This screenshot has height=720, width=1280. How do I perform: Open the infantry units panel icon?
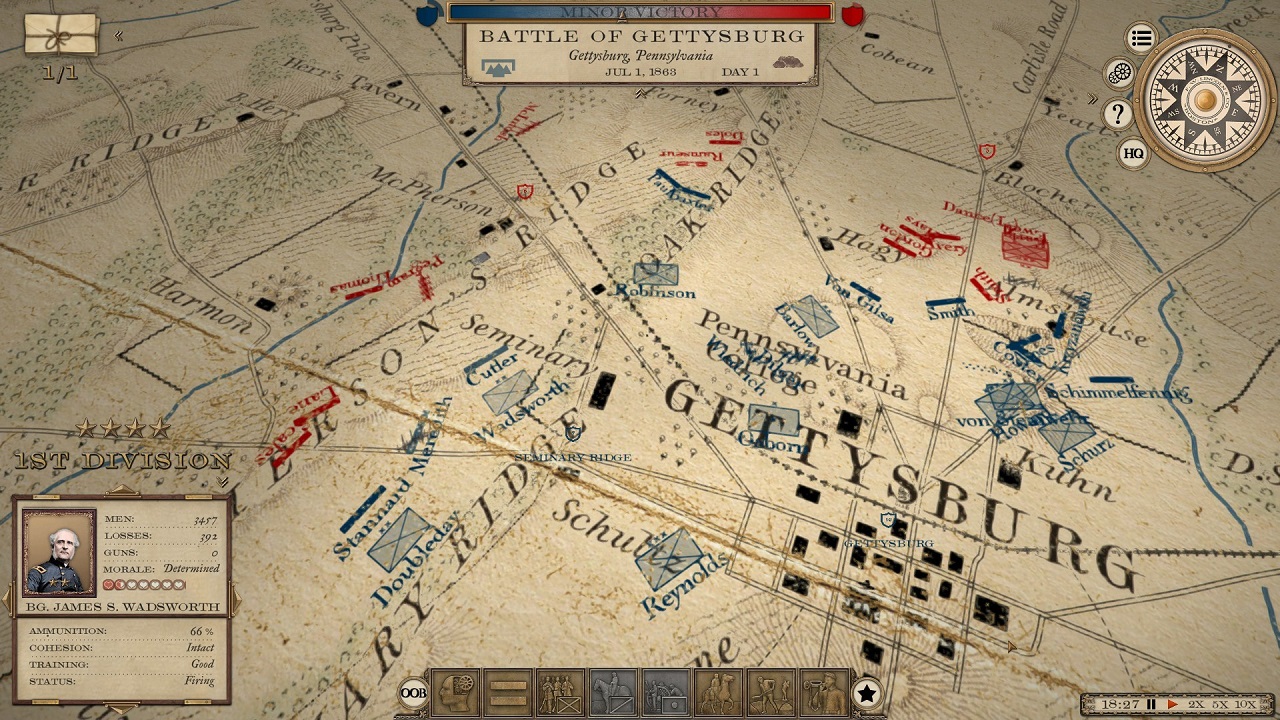[557, 694]
